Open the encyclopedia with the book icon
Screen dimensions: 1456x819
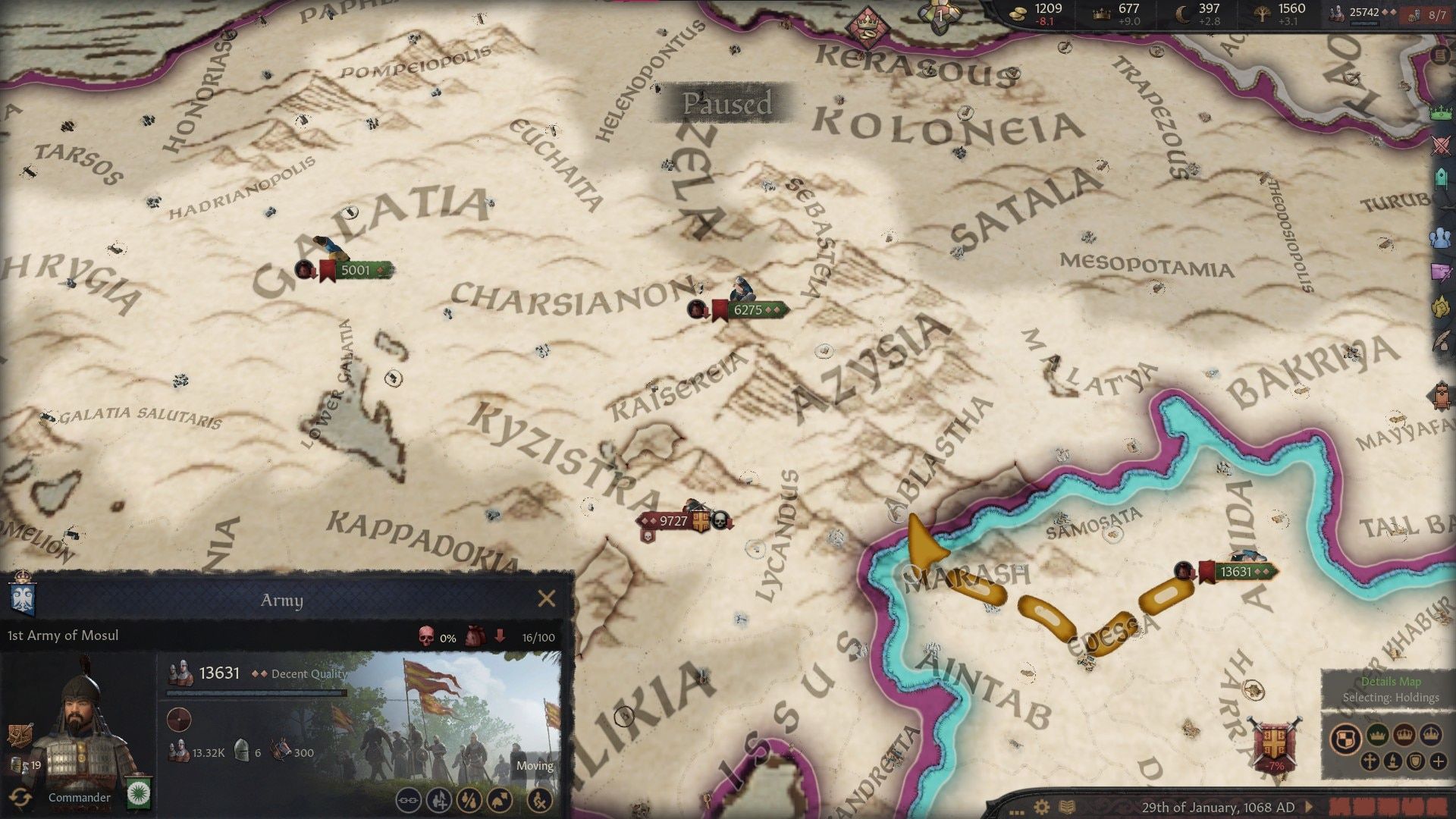point(1067,805)
